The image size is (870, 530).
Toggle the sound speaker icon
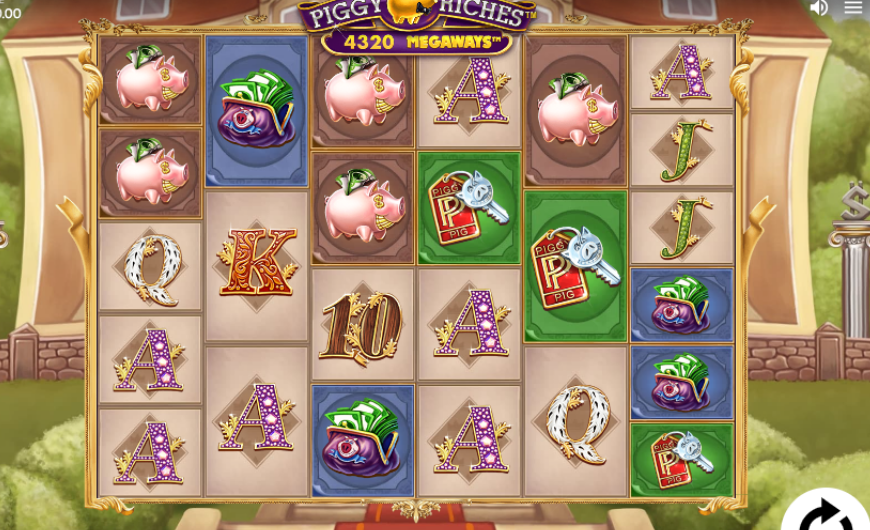(x=818, y=8)
